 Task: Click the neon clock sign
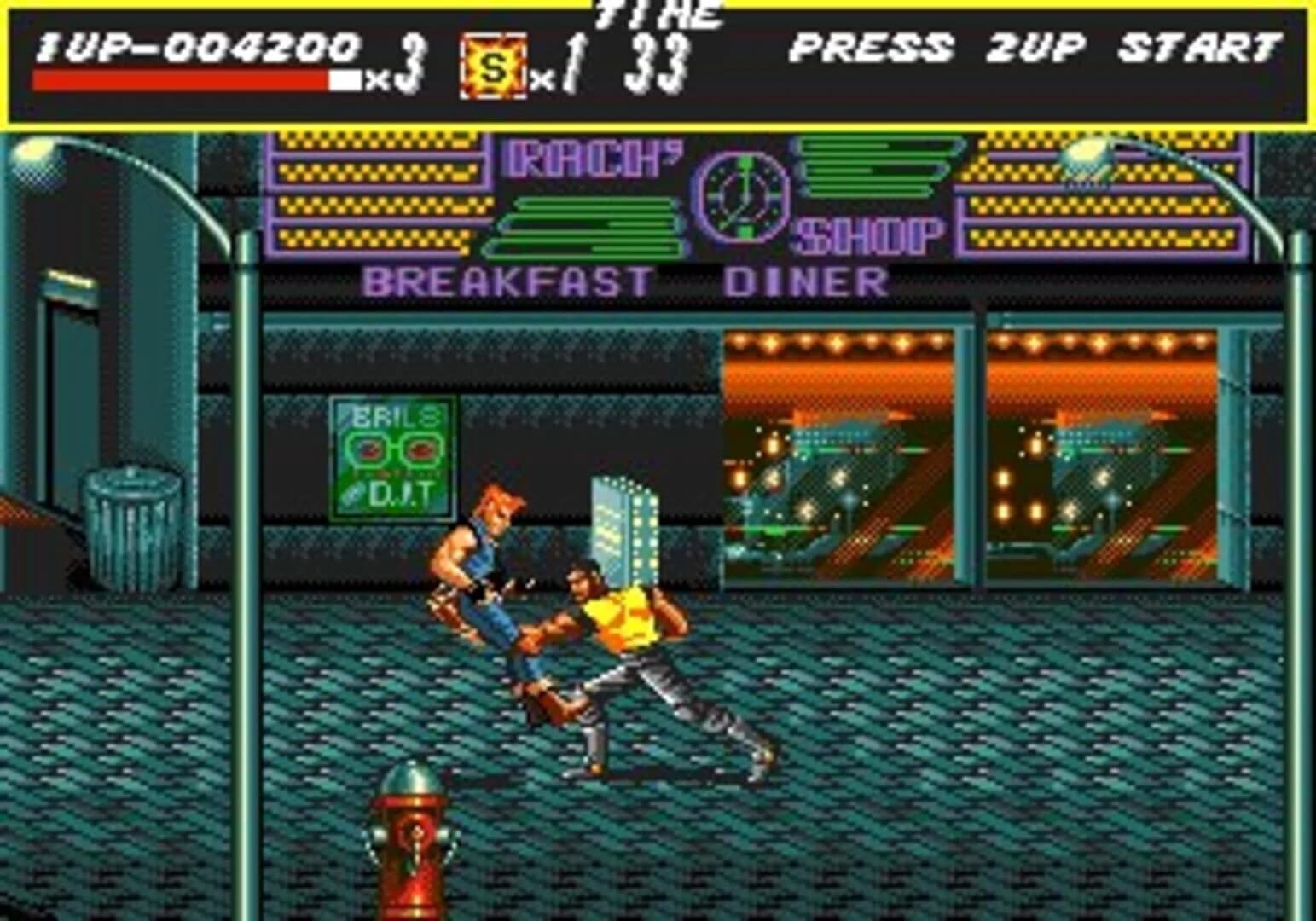[x=740, y=198]
